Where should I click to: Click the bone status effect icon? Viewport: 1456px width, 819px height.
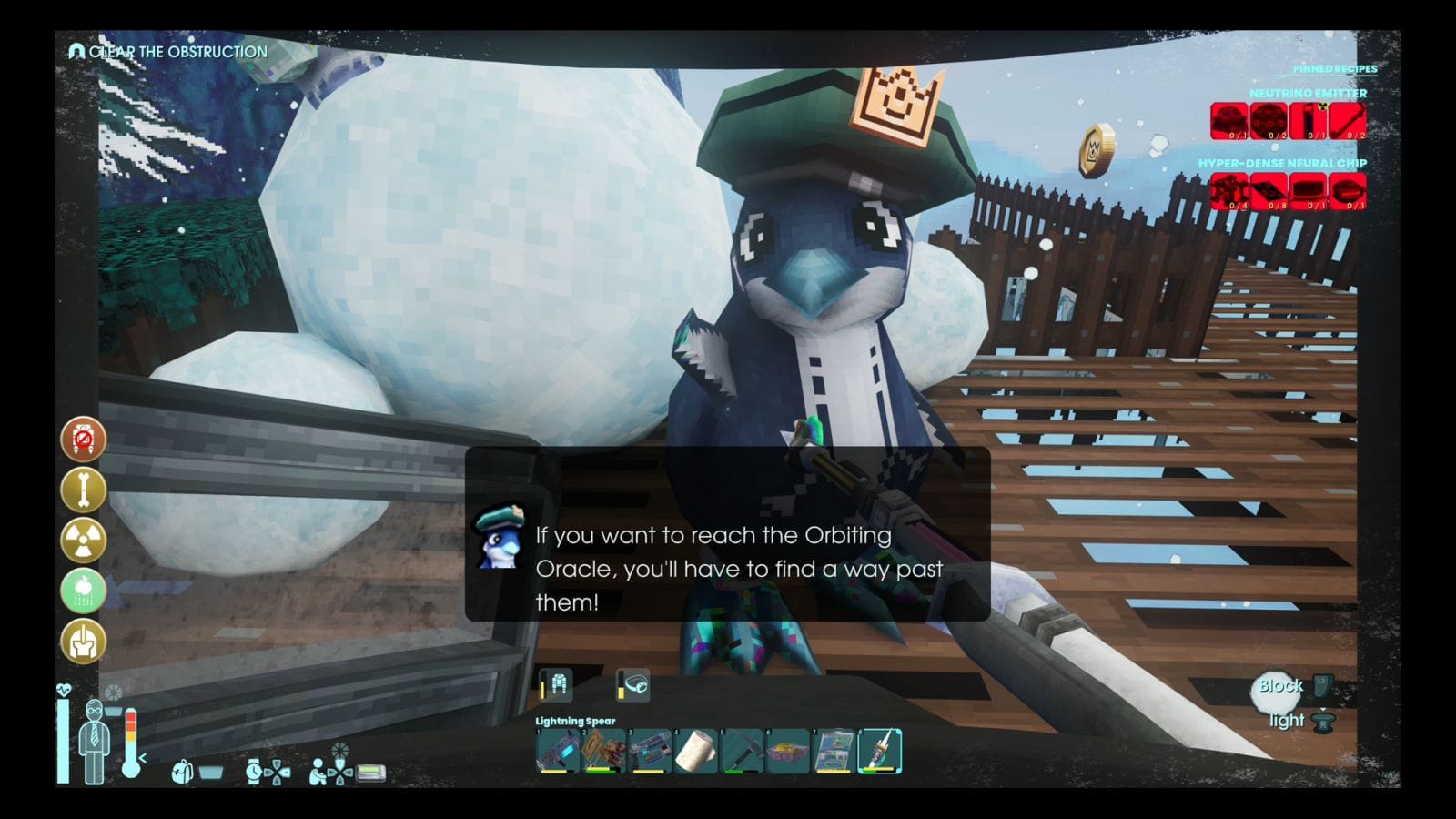[x=83, y=490]
